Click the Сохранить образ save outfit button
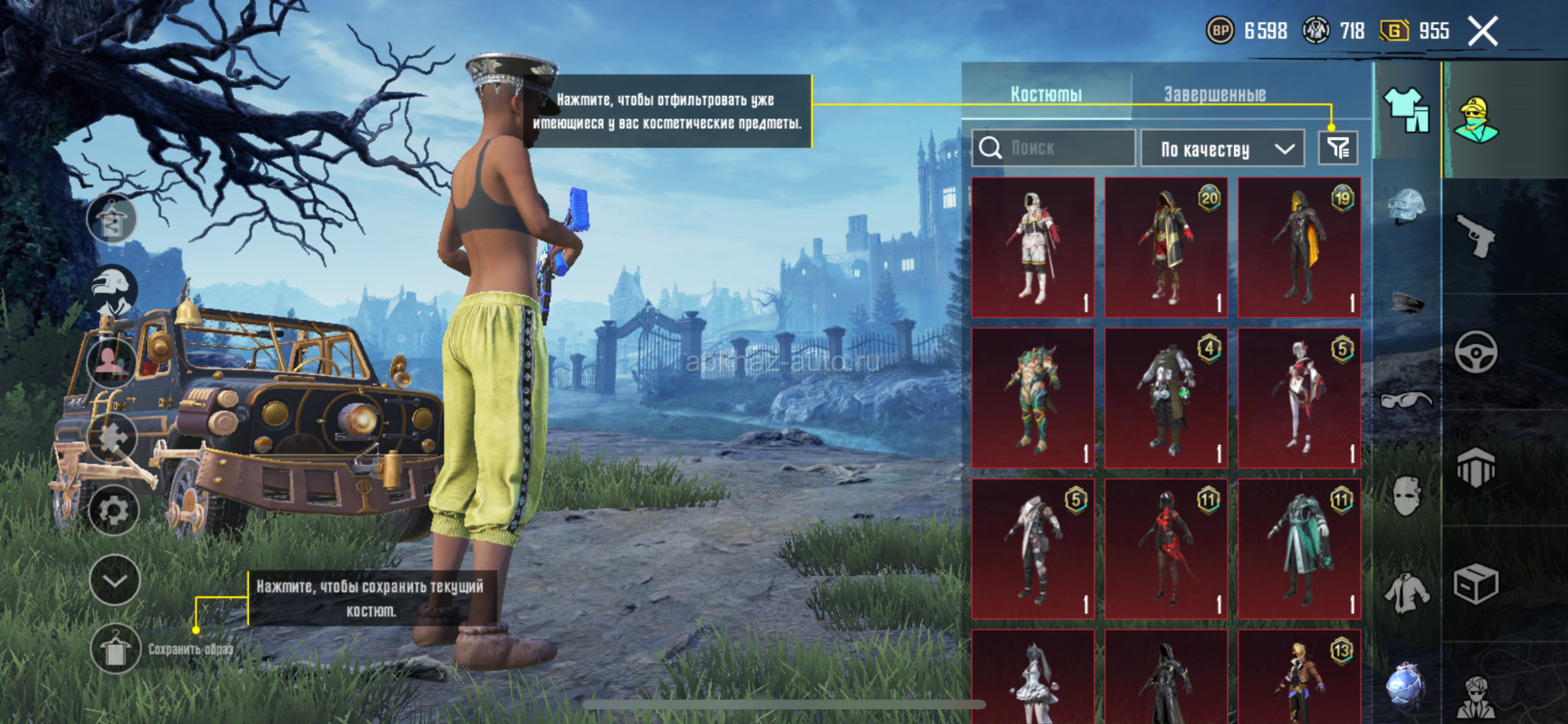Image resolution: width=1568 pixels, height=724 pixels. [x=115, y=650]
